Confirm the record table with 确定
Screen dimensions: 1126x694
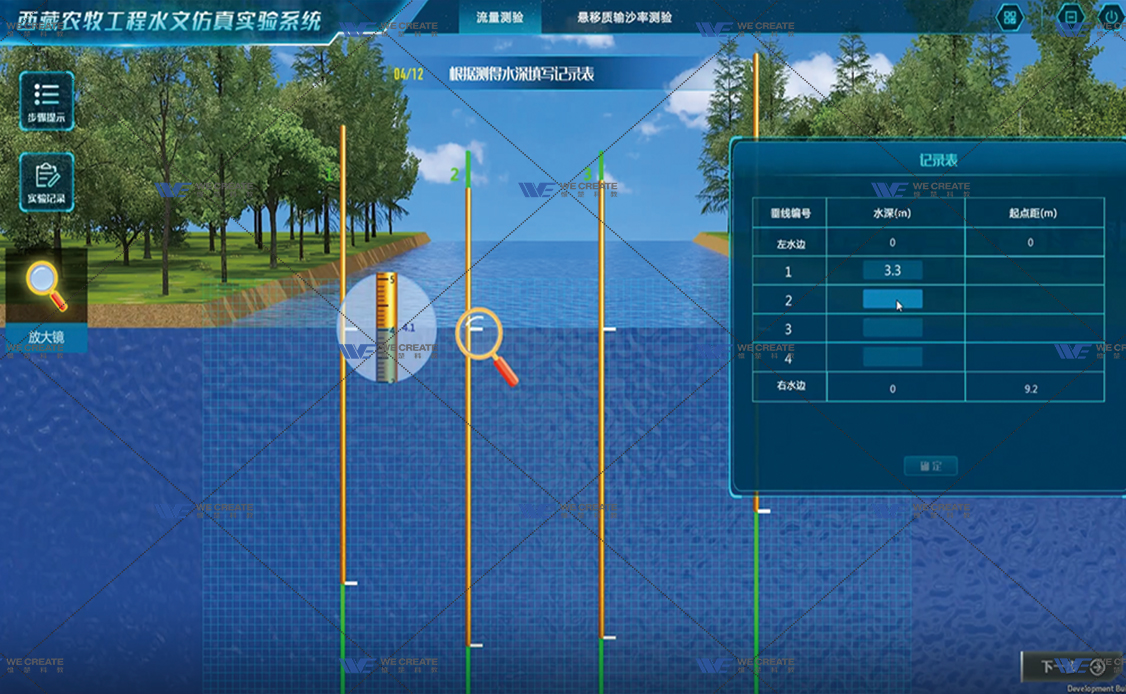(930, 466)
